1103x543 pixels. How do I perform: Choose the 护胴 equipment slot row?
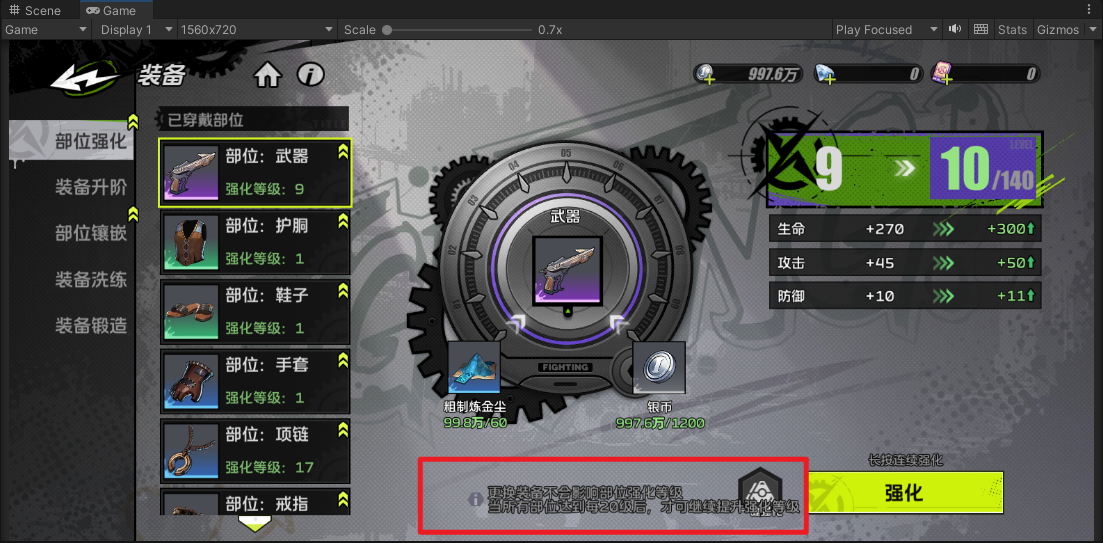click(255, 242)
